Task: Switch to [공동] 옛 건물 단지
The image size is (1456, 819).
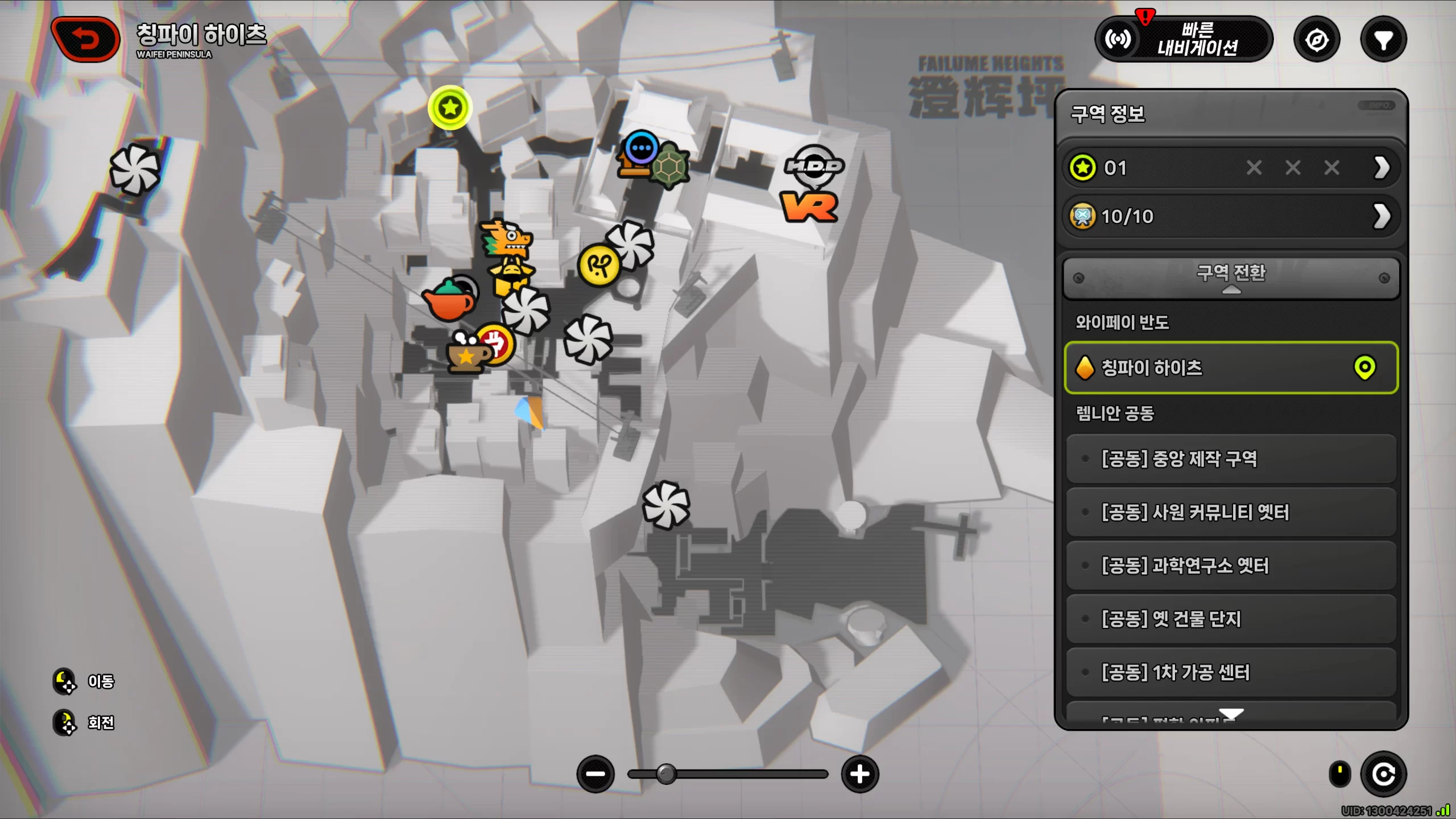Action: pos(1231,619)
